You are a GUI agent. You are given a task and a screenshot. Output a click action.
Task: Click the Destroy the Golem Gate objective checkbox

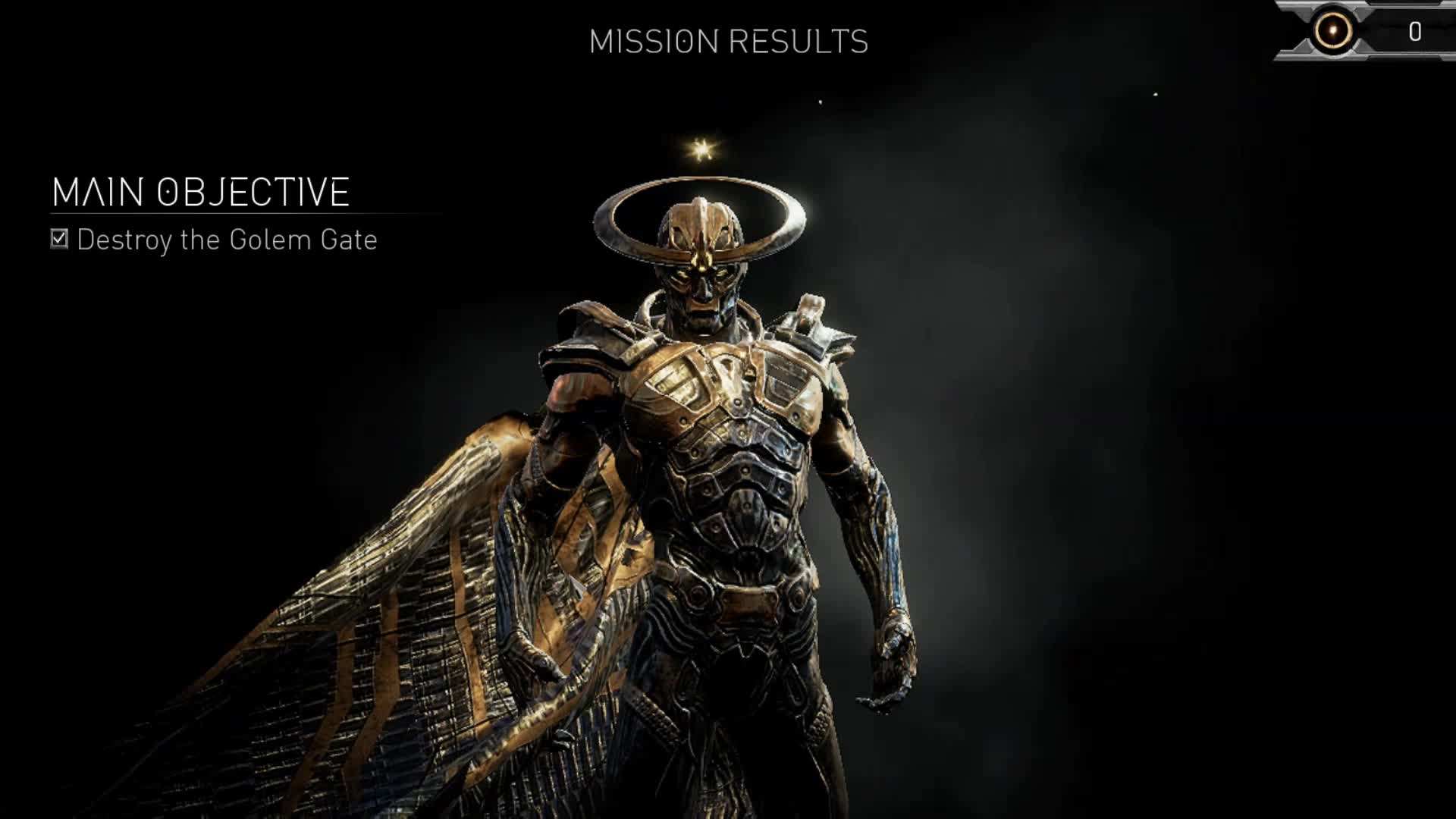click(x=59, y=239)
